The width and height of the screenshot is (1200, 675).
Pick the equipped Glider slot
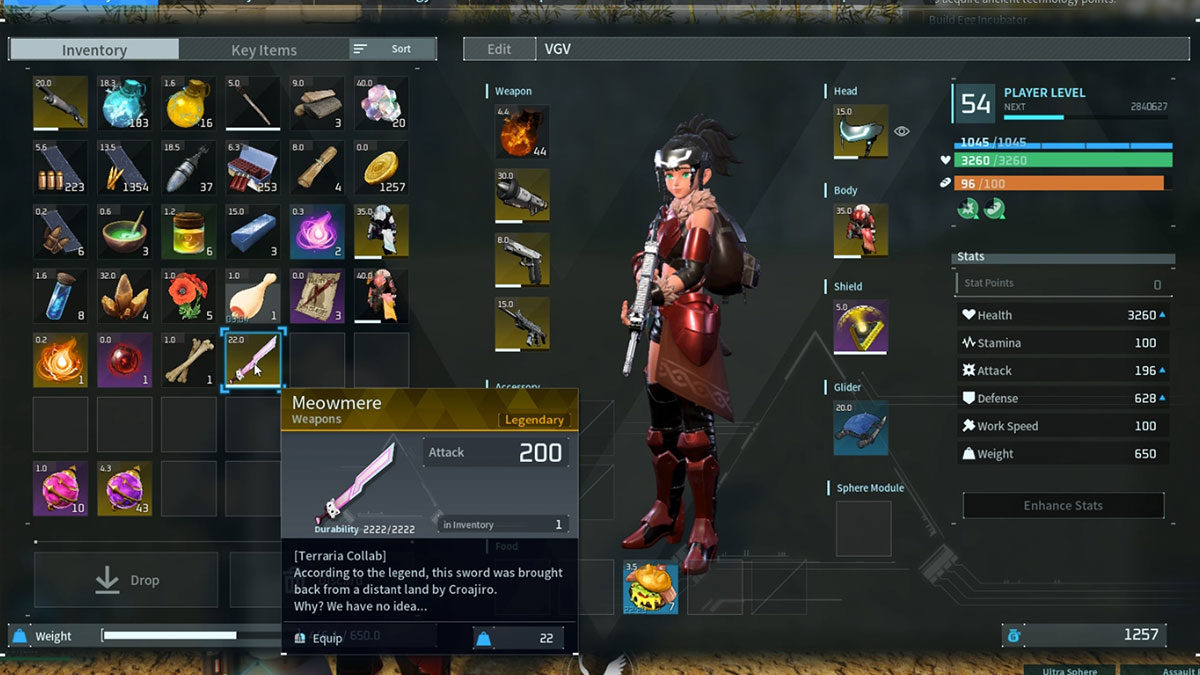[x=861, y=427]
